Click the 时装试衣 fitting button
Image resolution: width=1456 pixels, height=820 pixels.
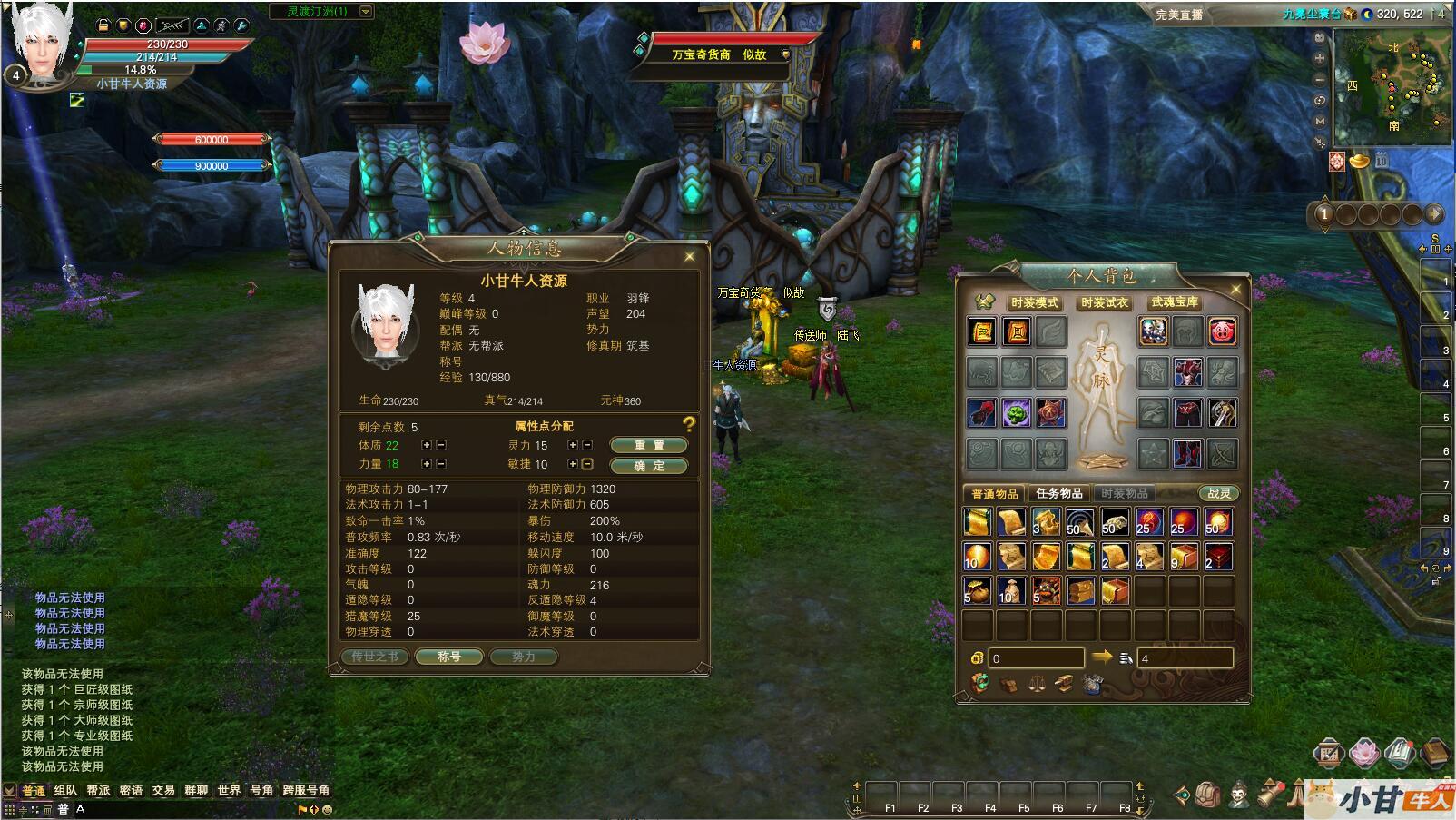(x=1104, y=302)
